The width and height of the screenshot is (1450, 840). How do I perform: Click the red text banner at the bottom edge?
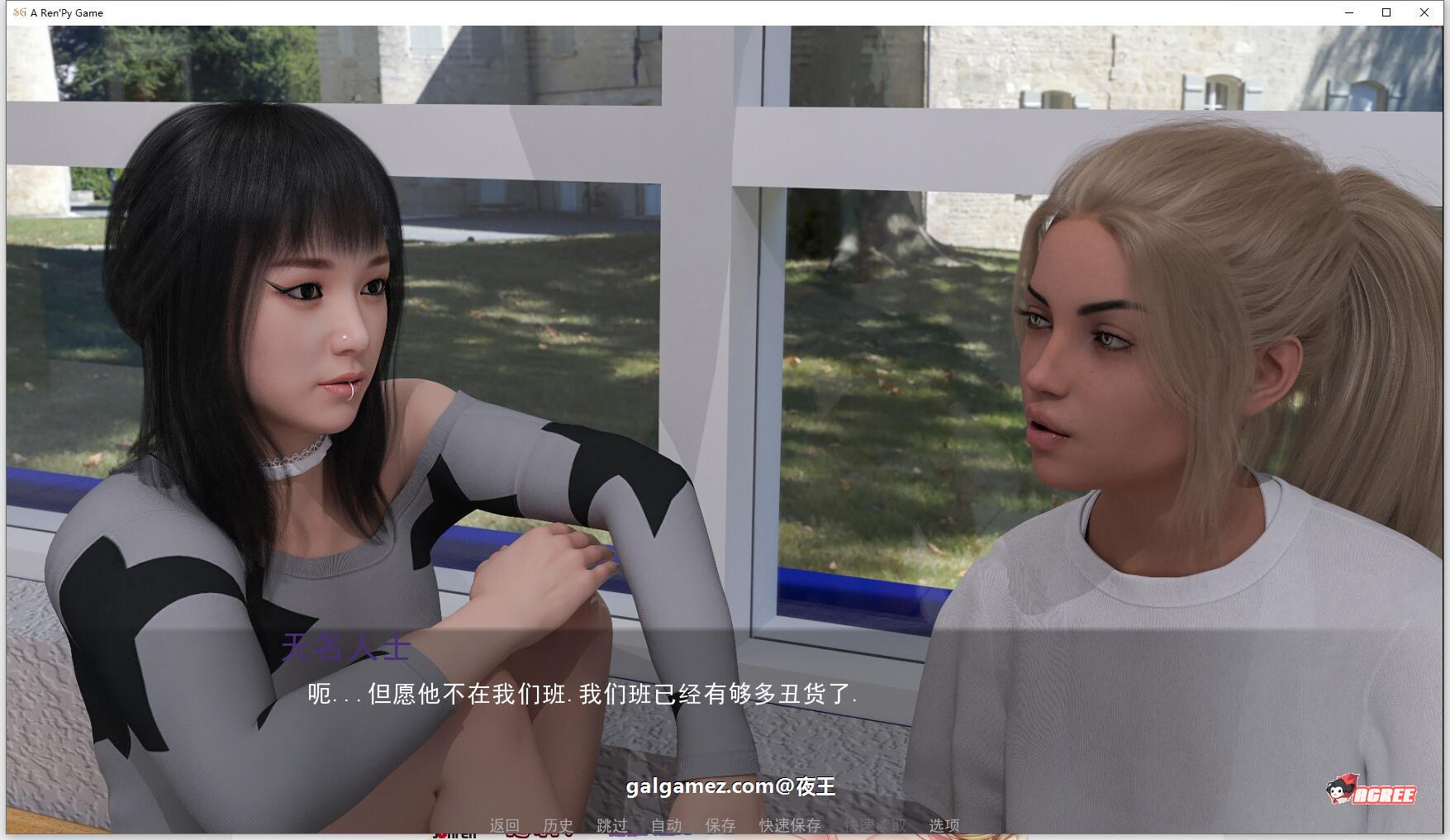click(x=537, y=833)
